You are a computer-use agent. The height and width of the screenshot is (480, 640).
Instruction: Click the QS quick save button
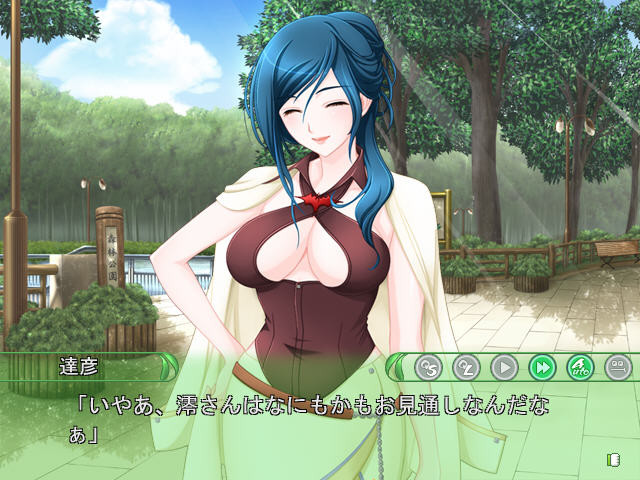429,367
